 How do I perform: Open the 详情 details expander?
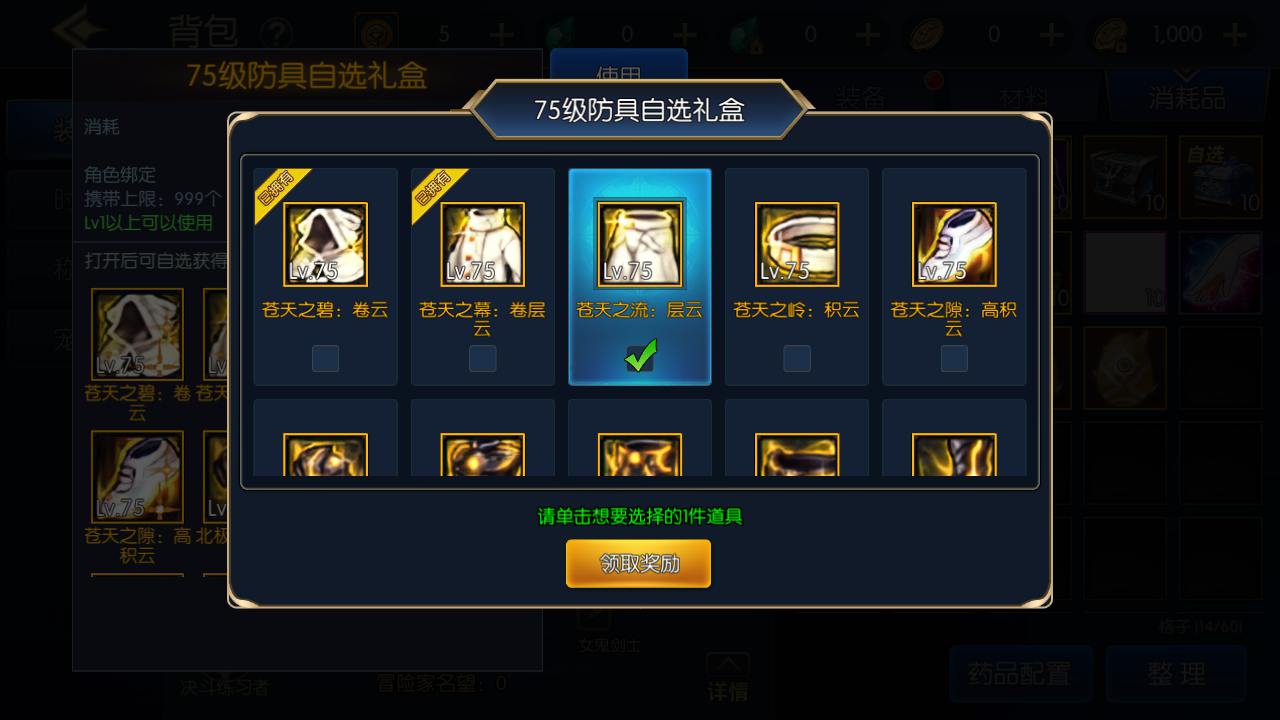[728, 679]
